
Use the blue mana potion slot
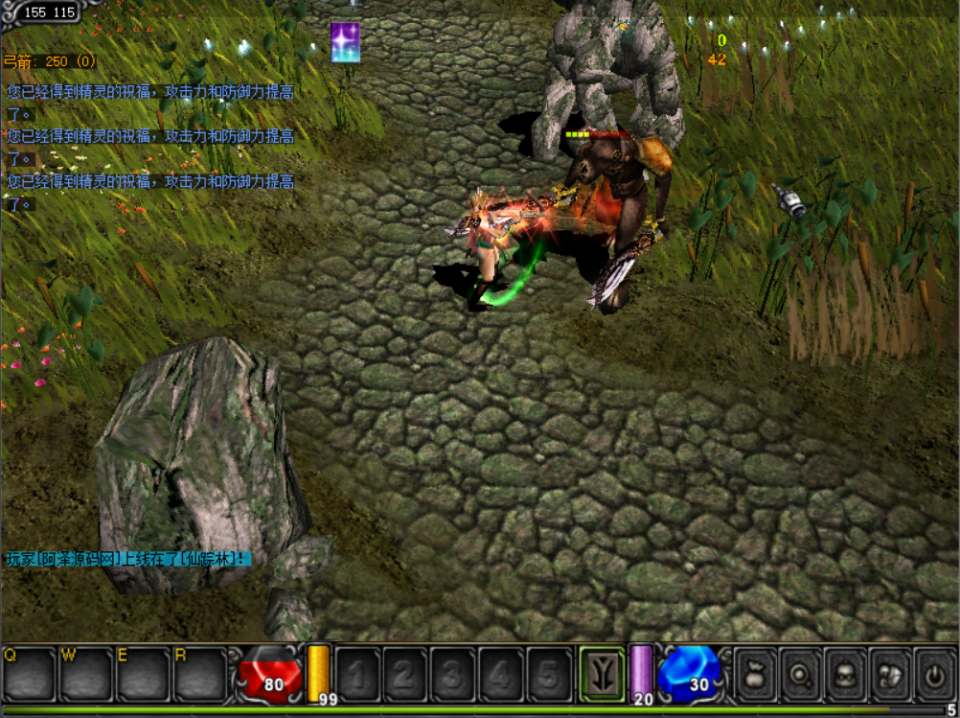coord(690,674)
